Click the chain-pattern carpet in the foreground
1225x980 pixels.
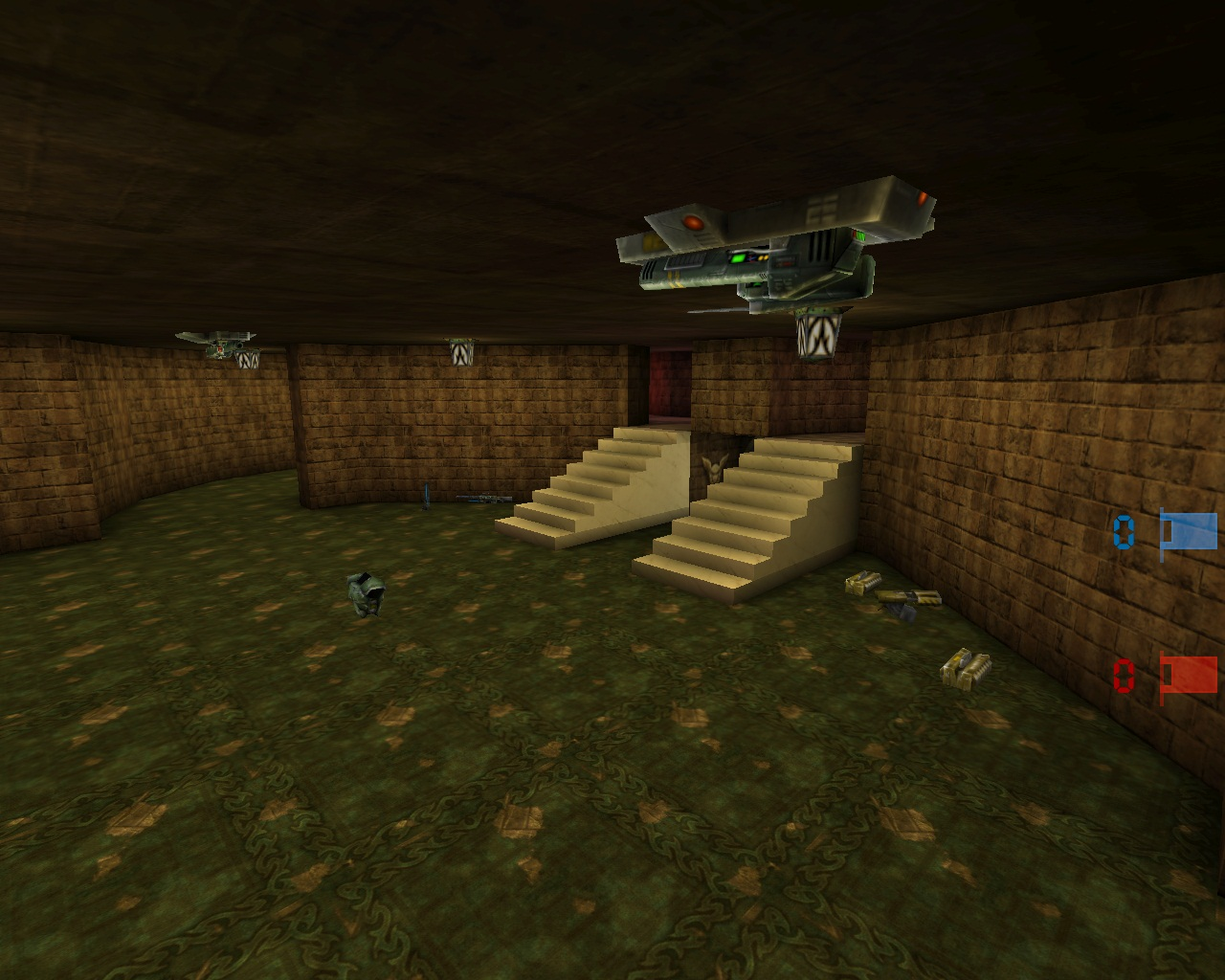pyautogui.click(x=479, y=861)
